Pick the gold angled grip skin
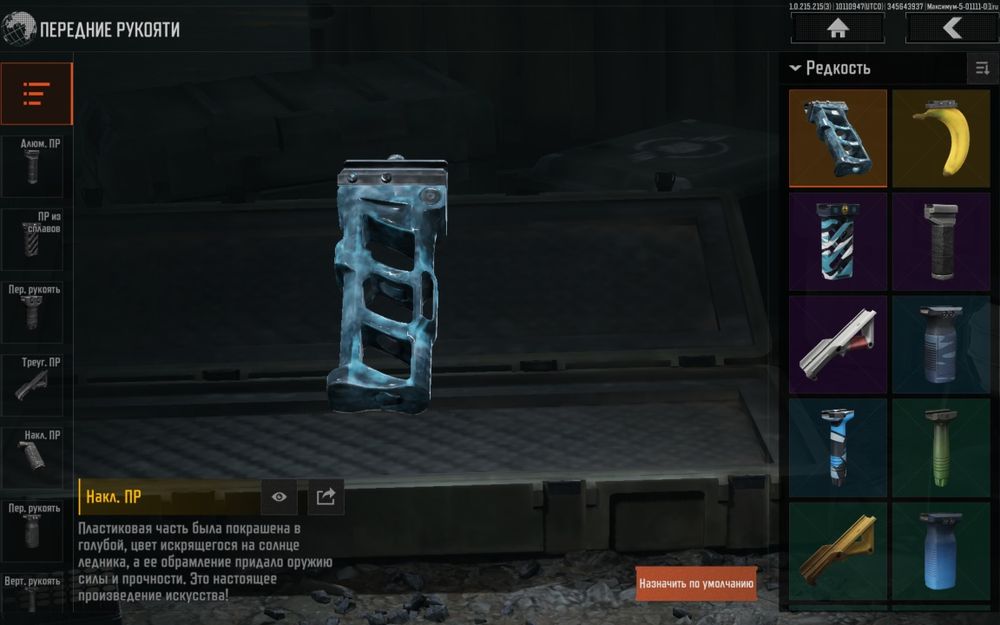This screenshot has height=625, width=1000. pyautogui.click(x=838, y=552)
